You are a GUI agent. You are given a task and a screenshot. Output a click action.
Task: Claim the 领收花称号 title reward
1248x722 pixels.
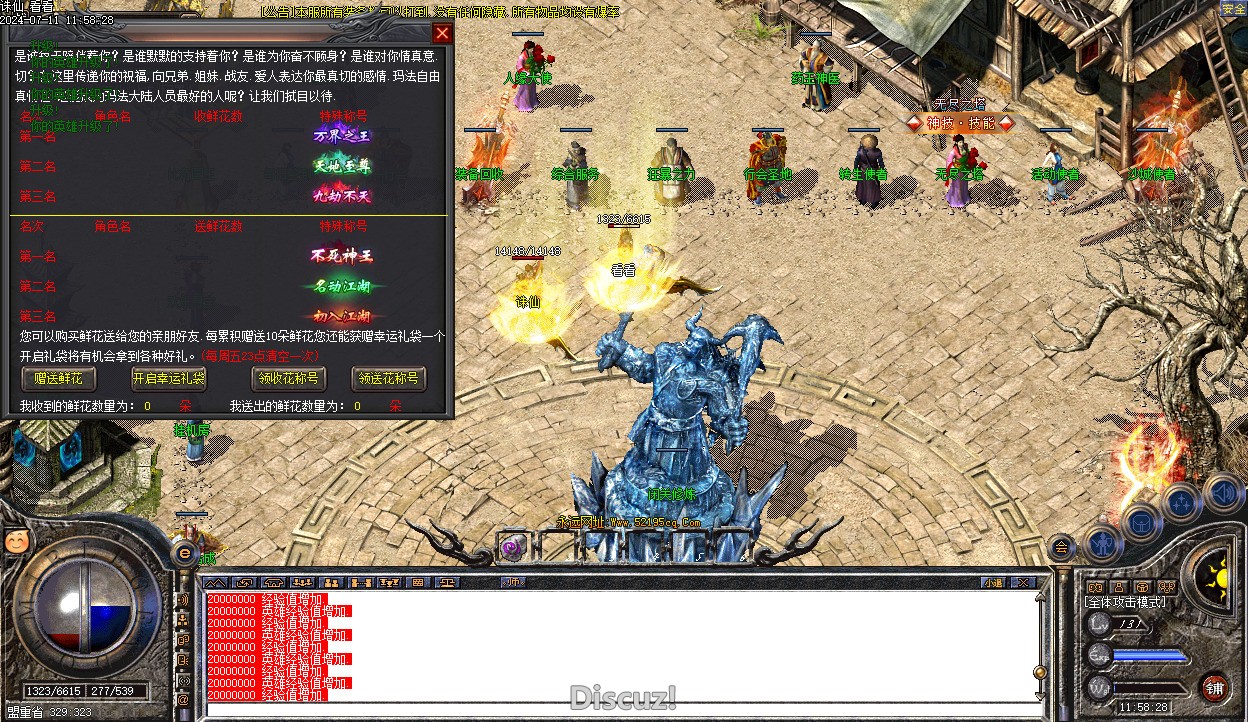(x=288, y=378)
